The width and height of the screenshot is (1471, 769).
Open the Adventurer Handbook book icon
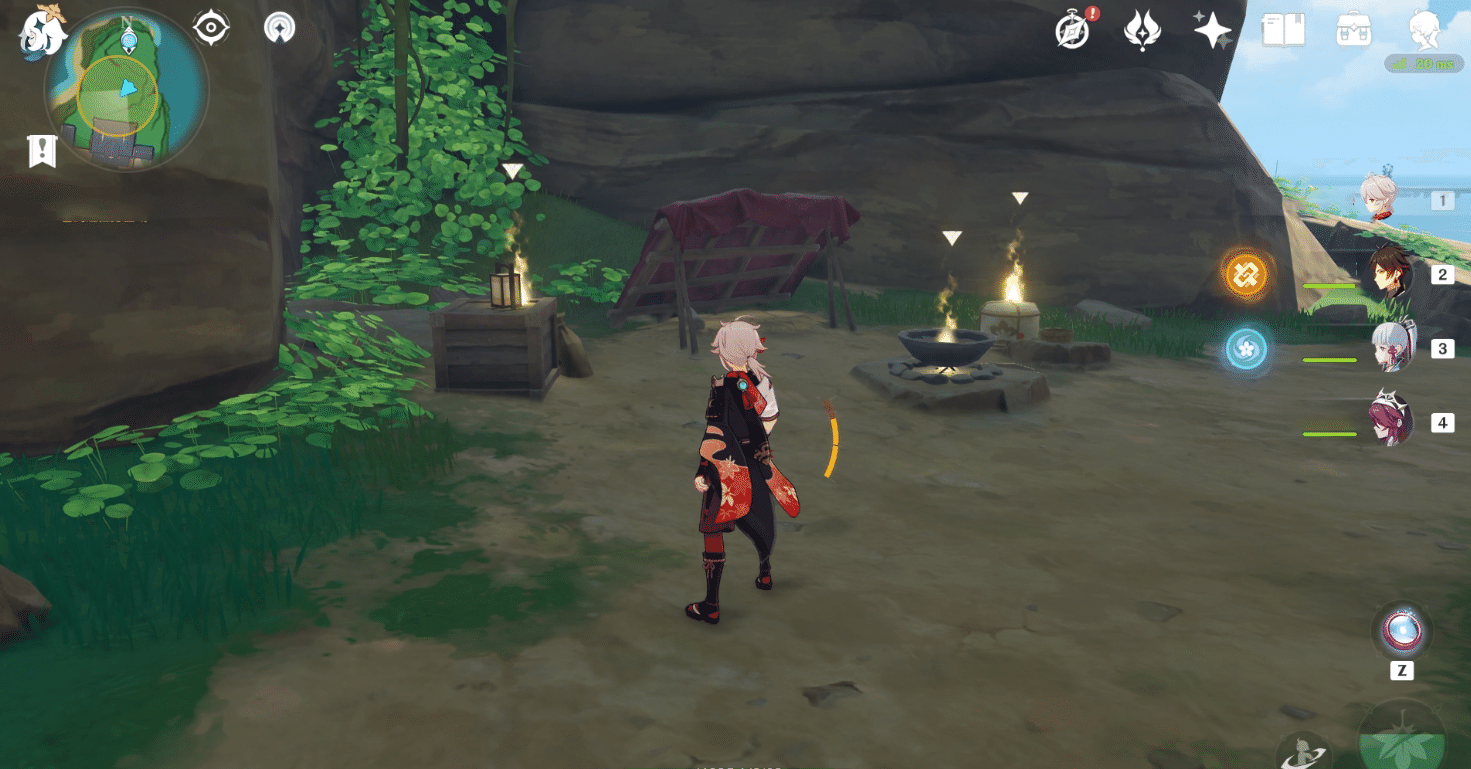tap(1286, 30)
